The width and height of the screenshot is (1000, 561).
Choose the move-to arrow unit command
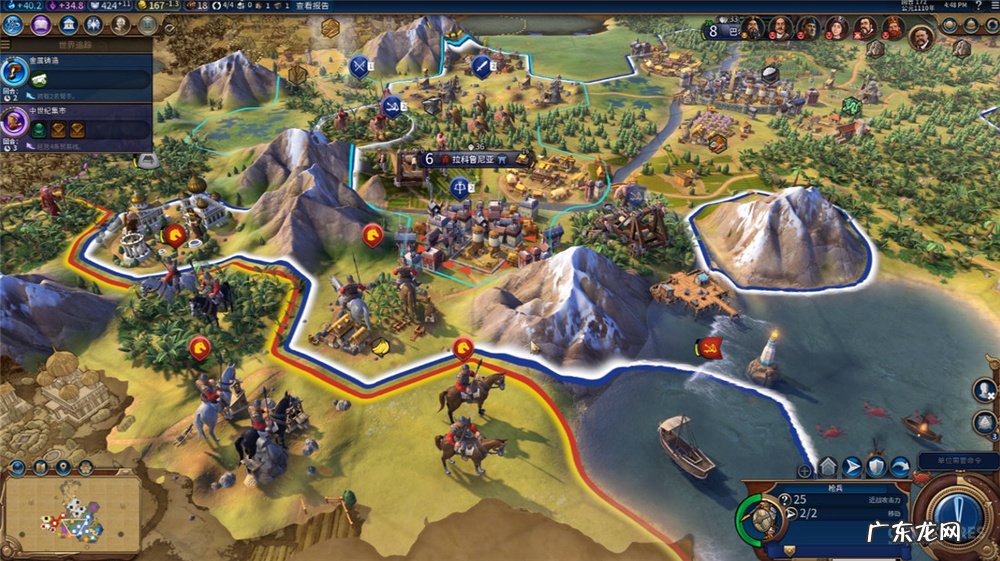(852, 467)
